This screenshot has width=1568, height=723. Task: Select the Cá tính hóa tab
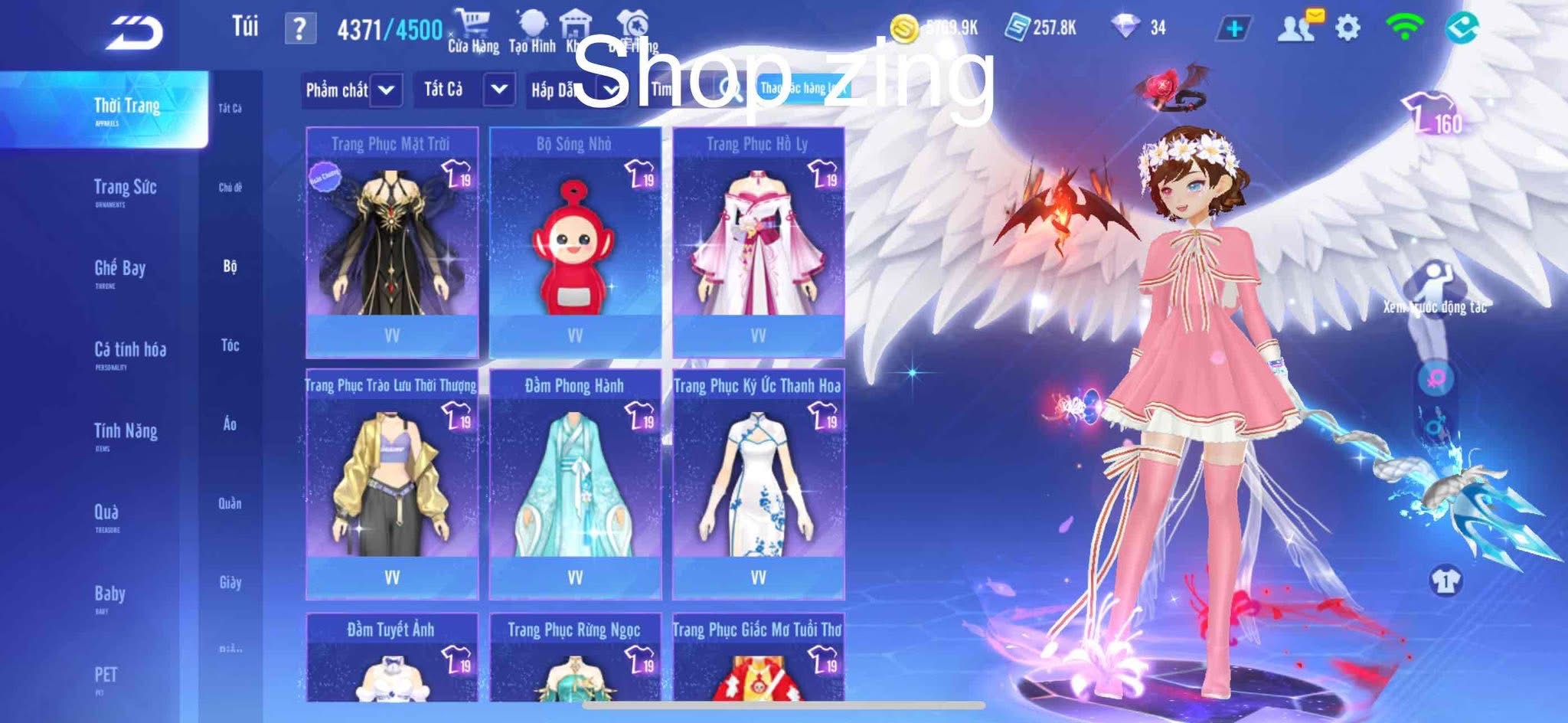click(129, 352)
